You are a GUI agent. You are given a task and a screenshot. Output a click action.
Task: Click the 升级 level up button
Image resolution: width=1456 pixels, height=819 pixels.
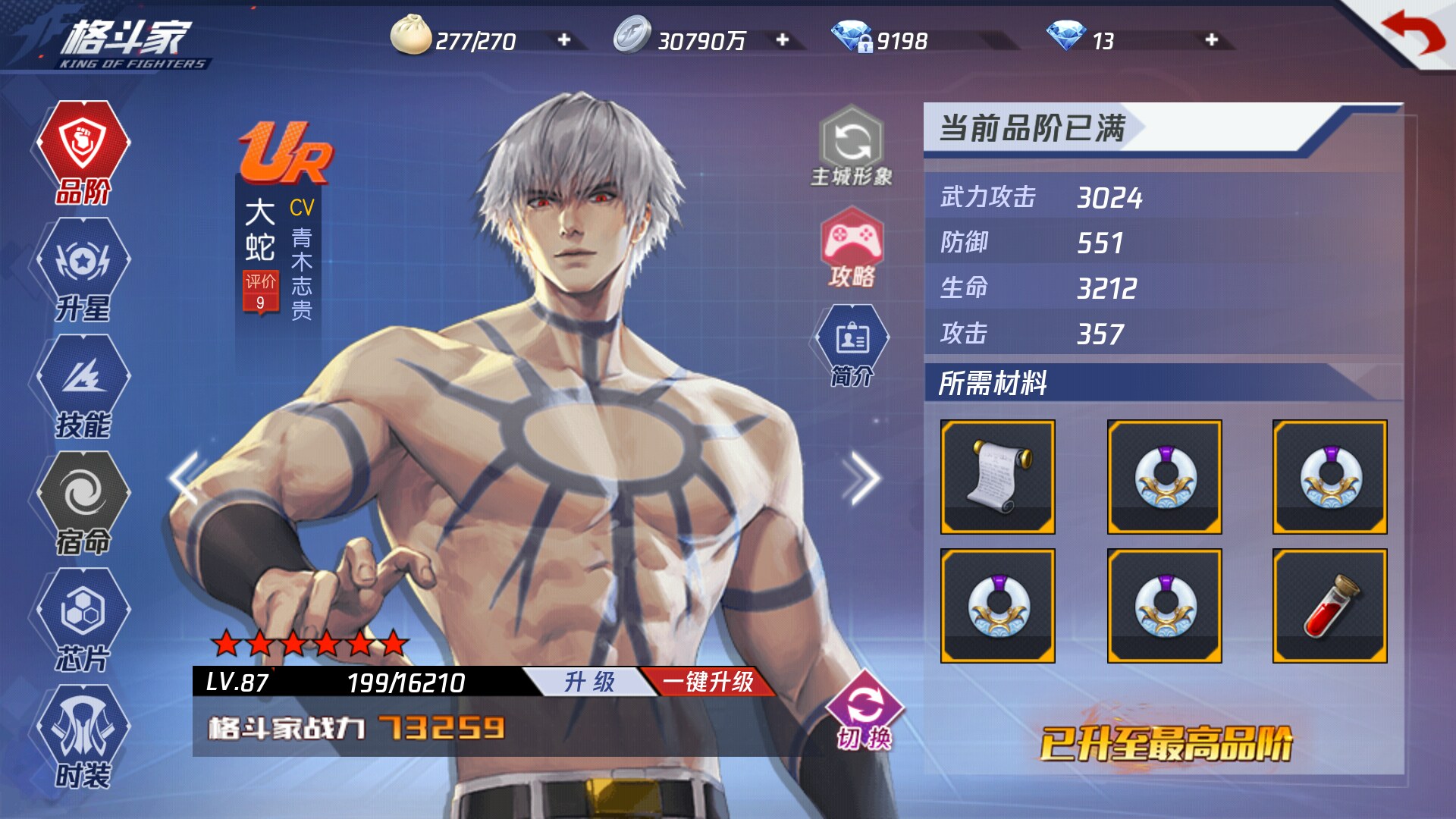(589, 682)
